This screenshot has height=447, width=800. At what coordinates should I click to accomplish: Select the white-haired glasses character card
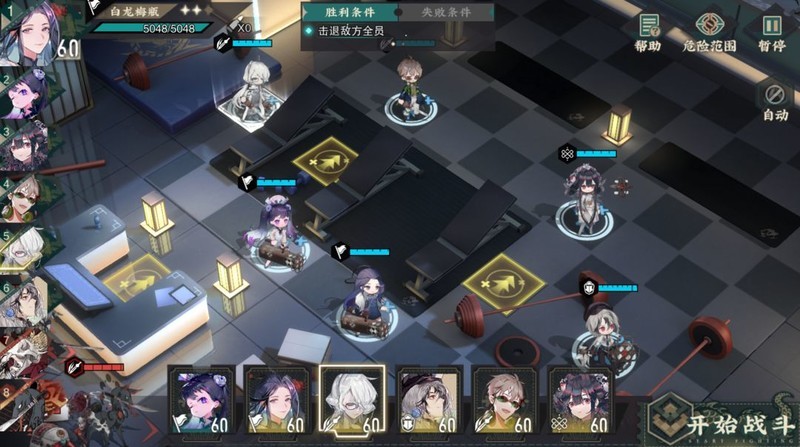coord(350,398)
